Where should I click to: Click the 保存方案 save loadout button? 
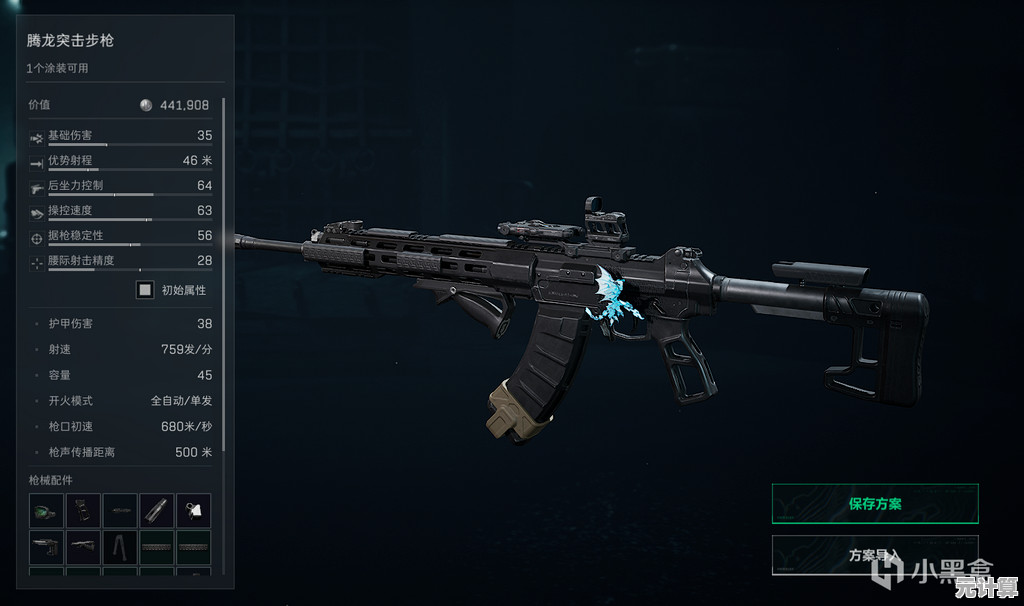coord(874,504)
